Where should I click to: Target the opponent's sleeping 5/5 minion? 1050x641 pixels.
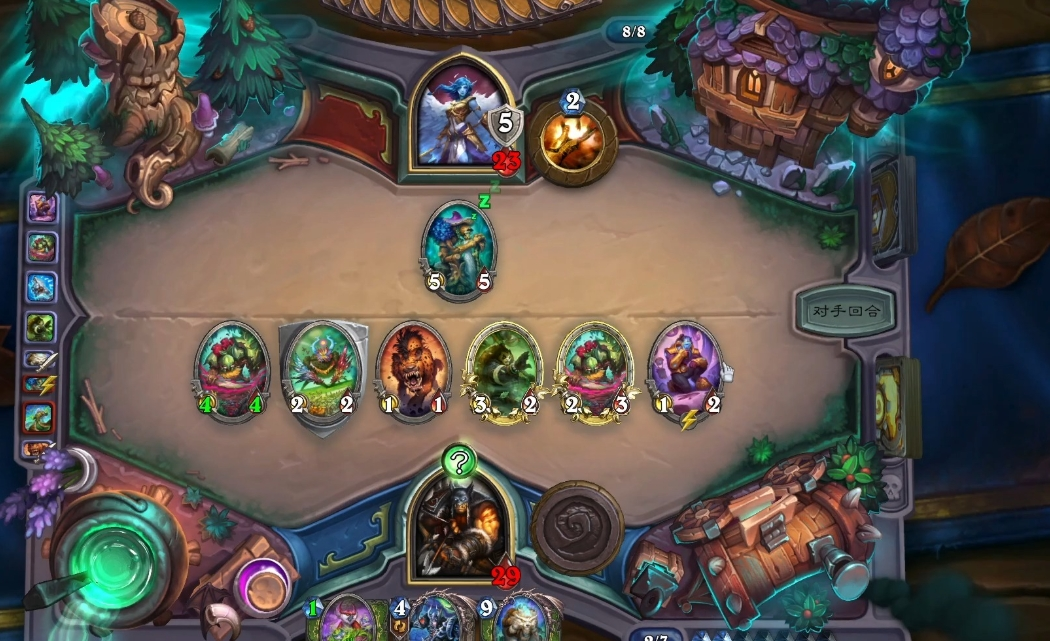(x=460, y=248)
